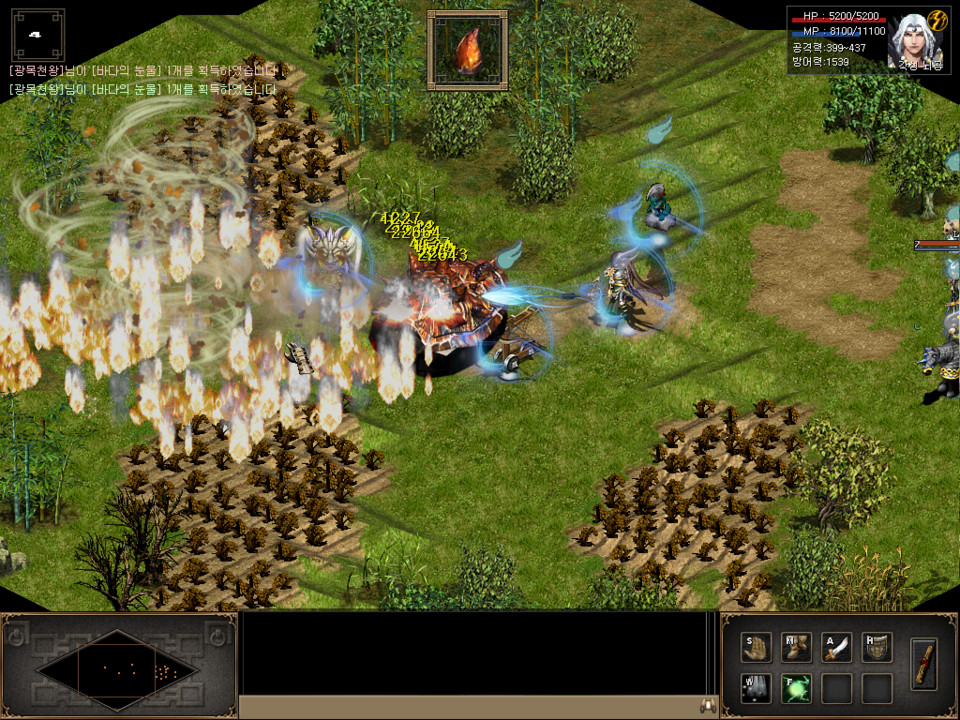
Task: Use the grey W skill icon
Action: [x=757, y=688]
